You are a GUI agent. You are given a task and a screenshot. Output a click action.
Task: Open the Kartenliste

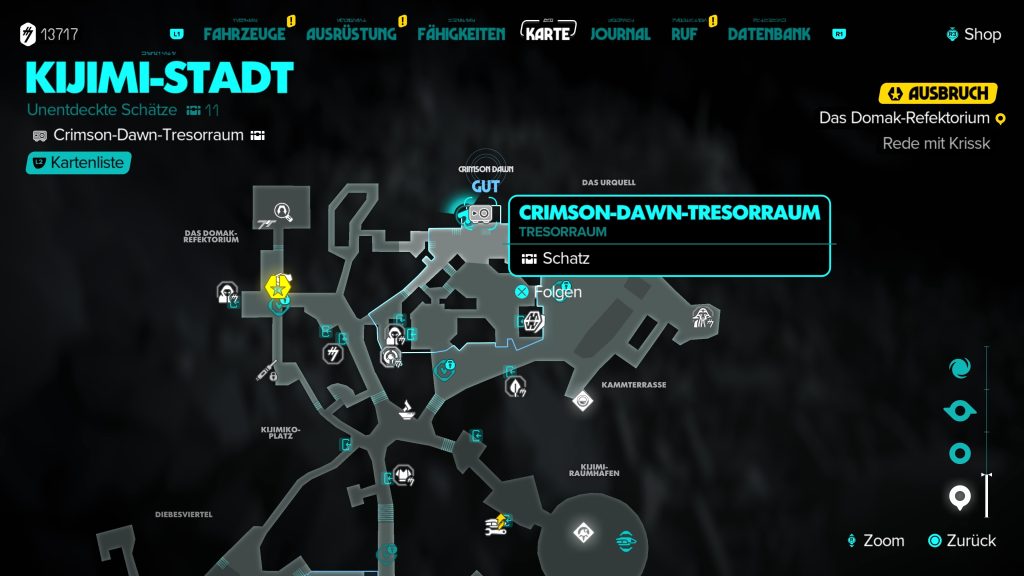(x=79, y=162)
